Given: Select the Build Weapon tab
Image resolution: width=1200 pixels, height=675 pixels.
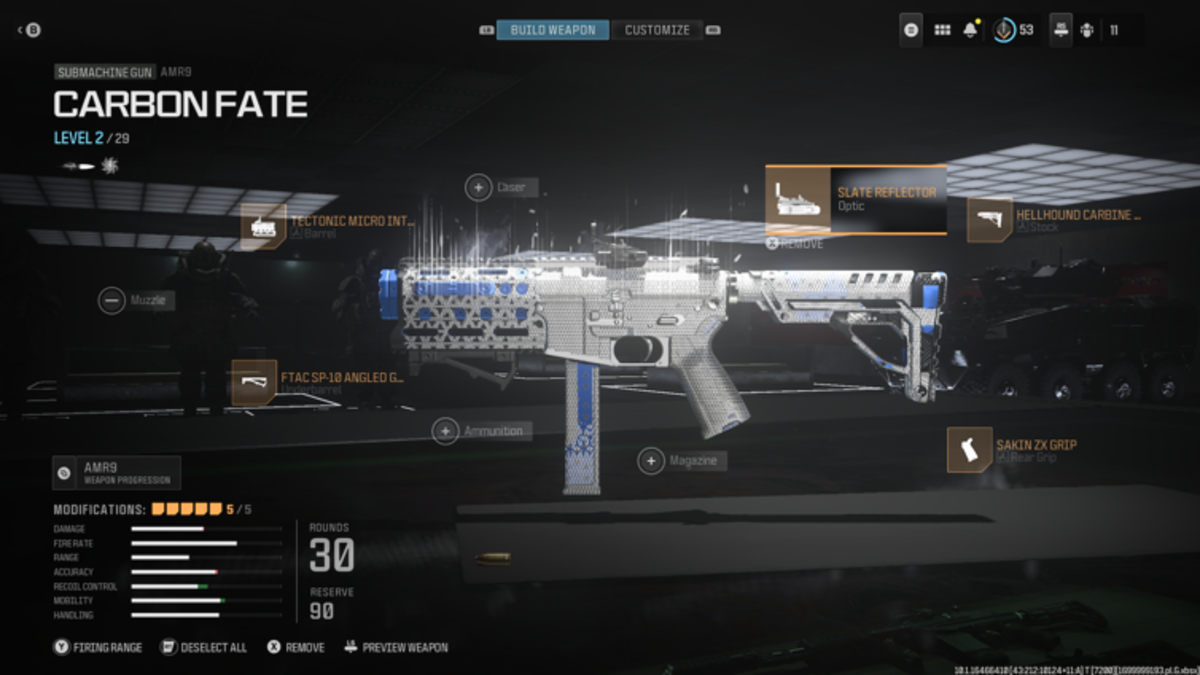Looking at the screenshot, I should pos(552,30).
